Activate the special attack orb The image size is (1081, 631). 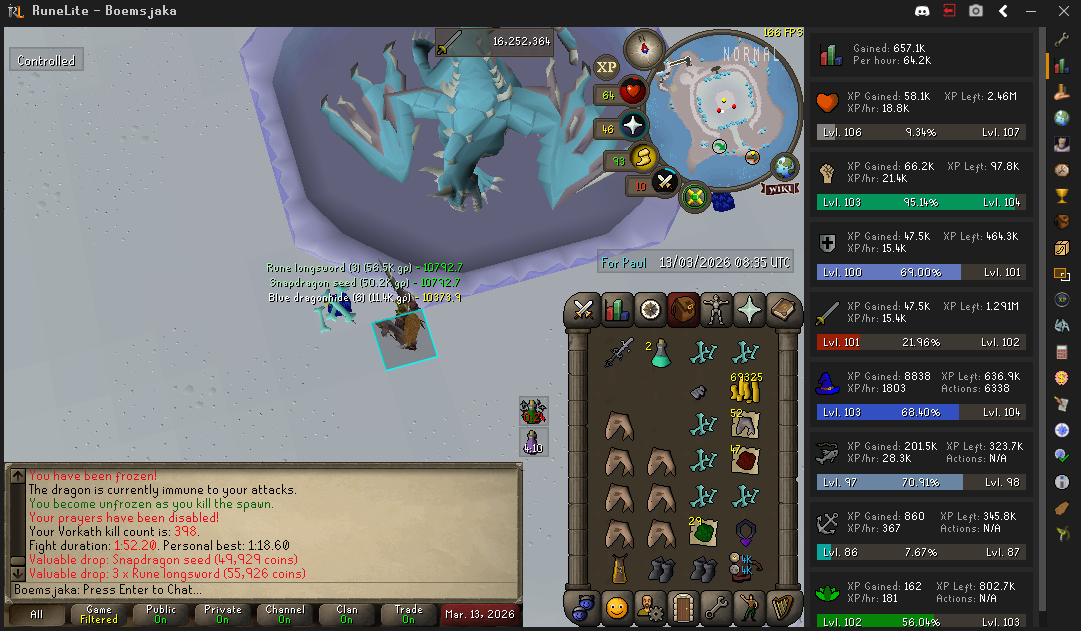(x=665, y=183)
